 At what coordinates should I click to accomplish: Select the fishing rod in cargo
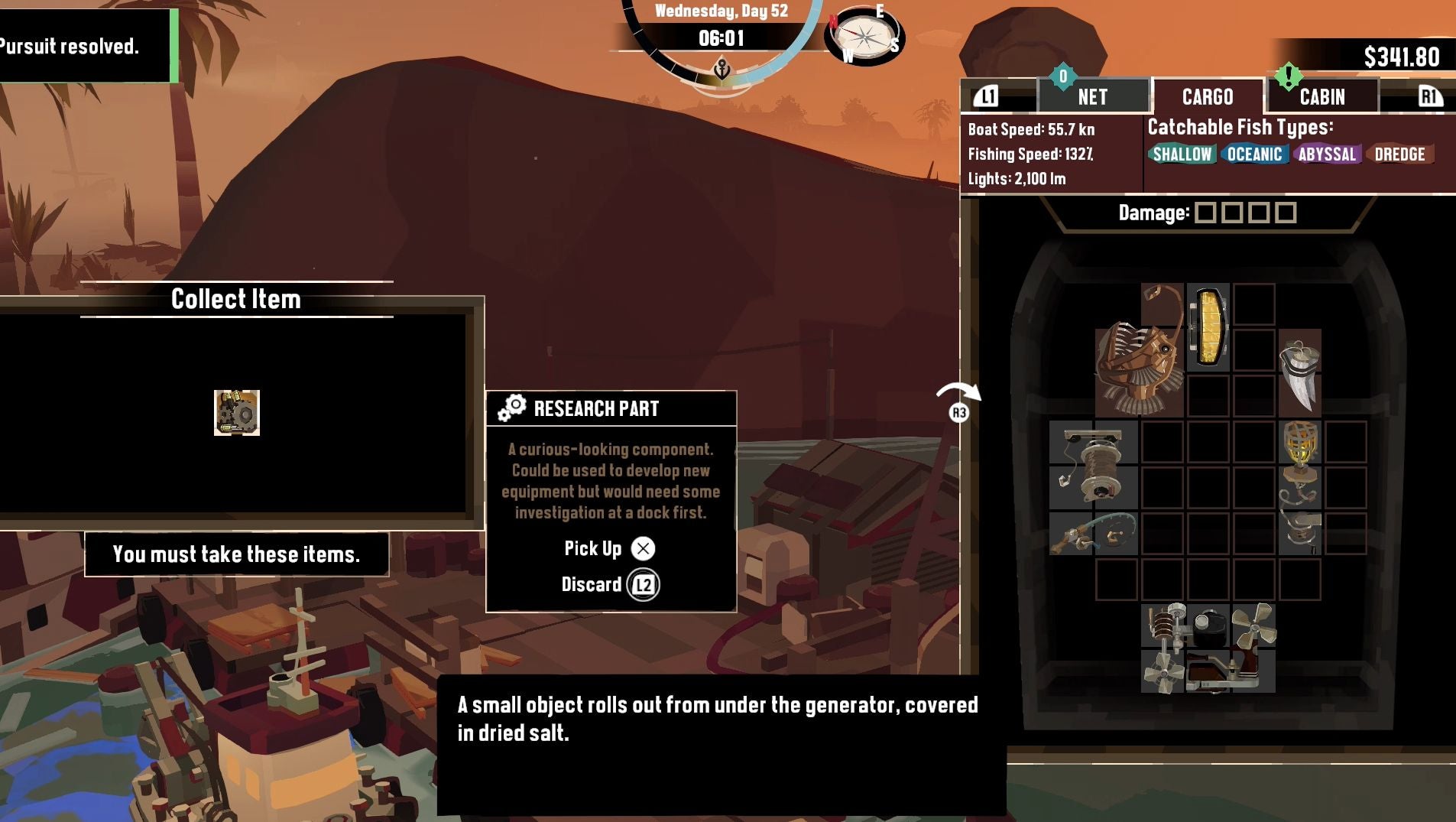pyautogui.click(x=1093, y=533)
